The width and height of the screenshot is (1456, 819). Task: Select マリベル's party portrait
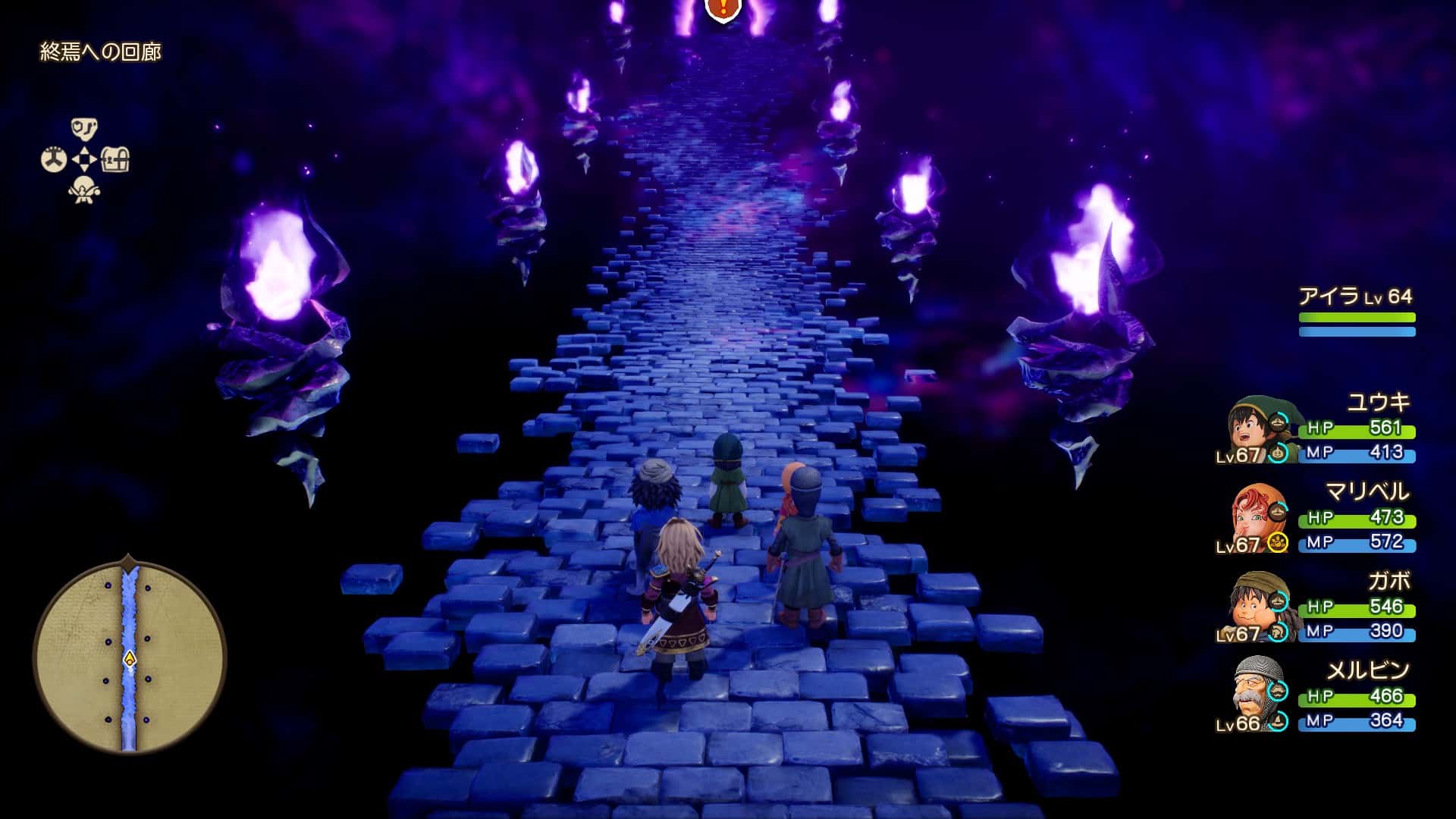coord(1255,517)
